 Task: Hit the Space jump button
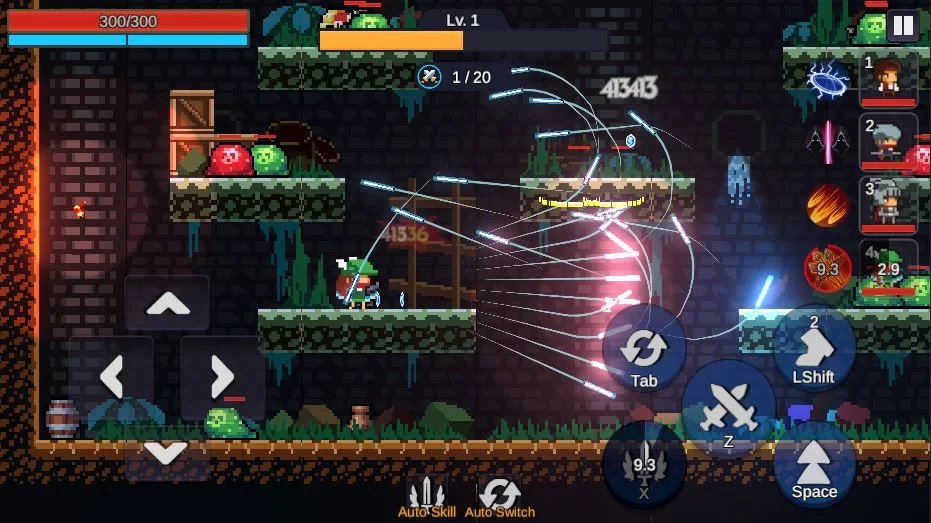814,463
